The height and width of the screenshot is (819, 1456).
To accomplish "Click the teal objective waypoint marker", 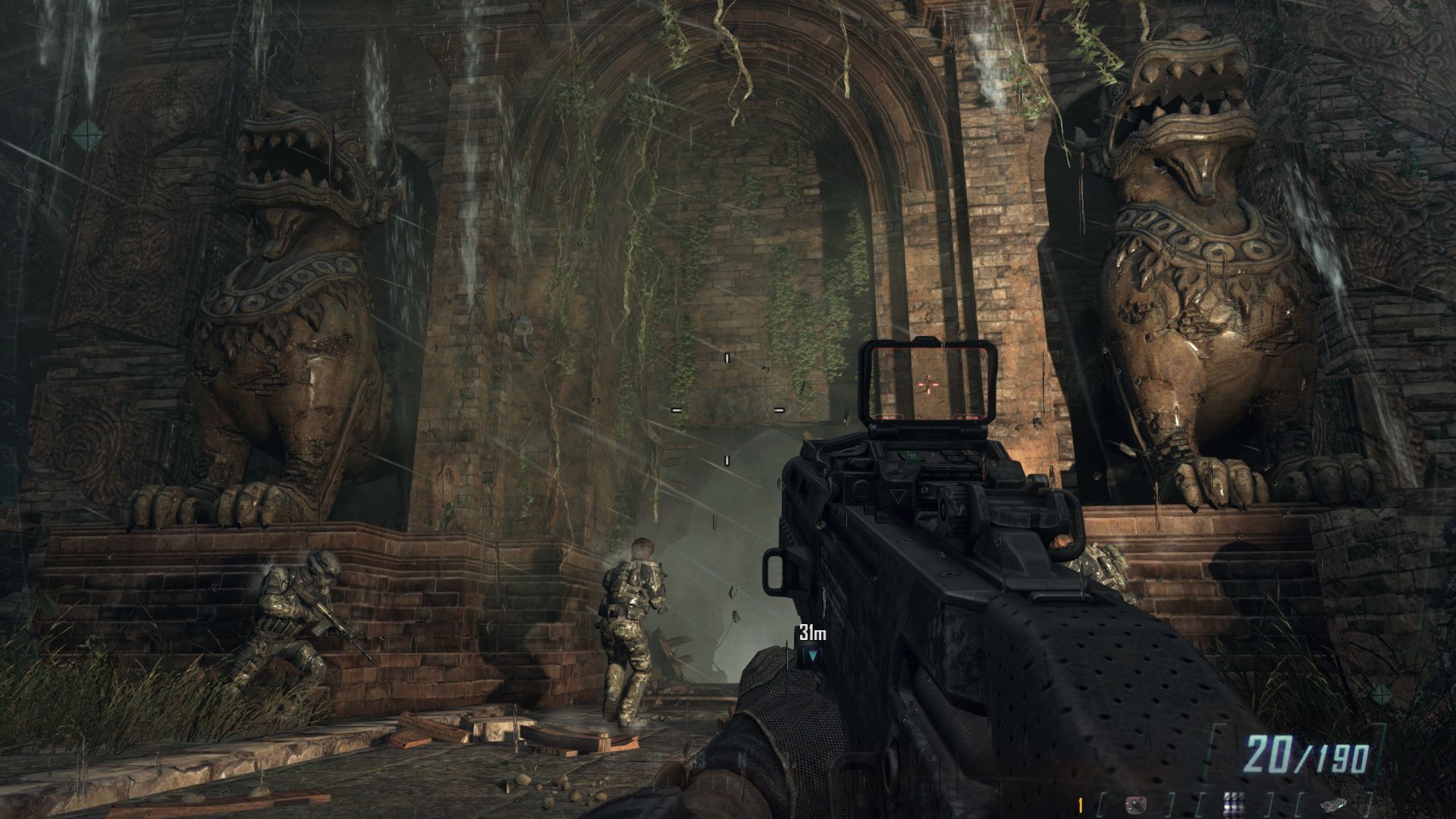I will tap(813, 655).
